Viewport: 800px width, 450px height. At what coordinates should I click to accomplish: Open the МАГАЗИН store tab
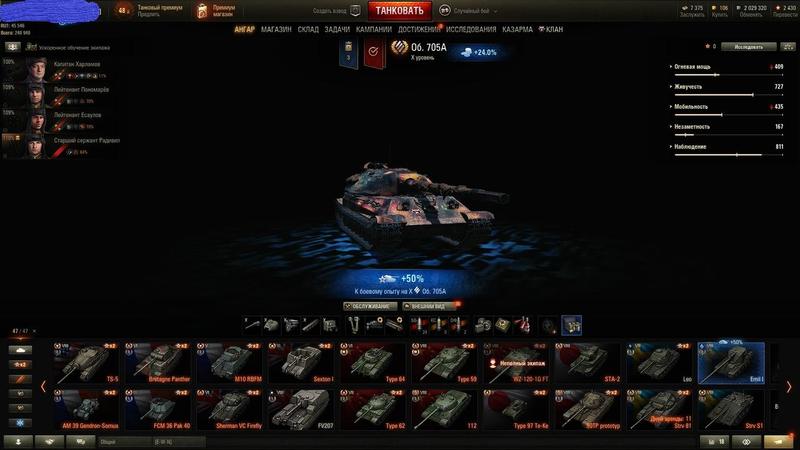click(x=276, y=29)
